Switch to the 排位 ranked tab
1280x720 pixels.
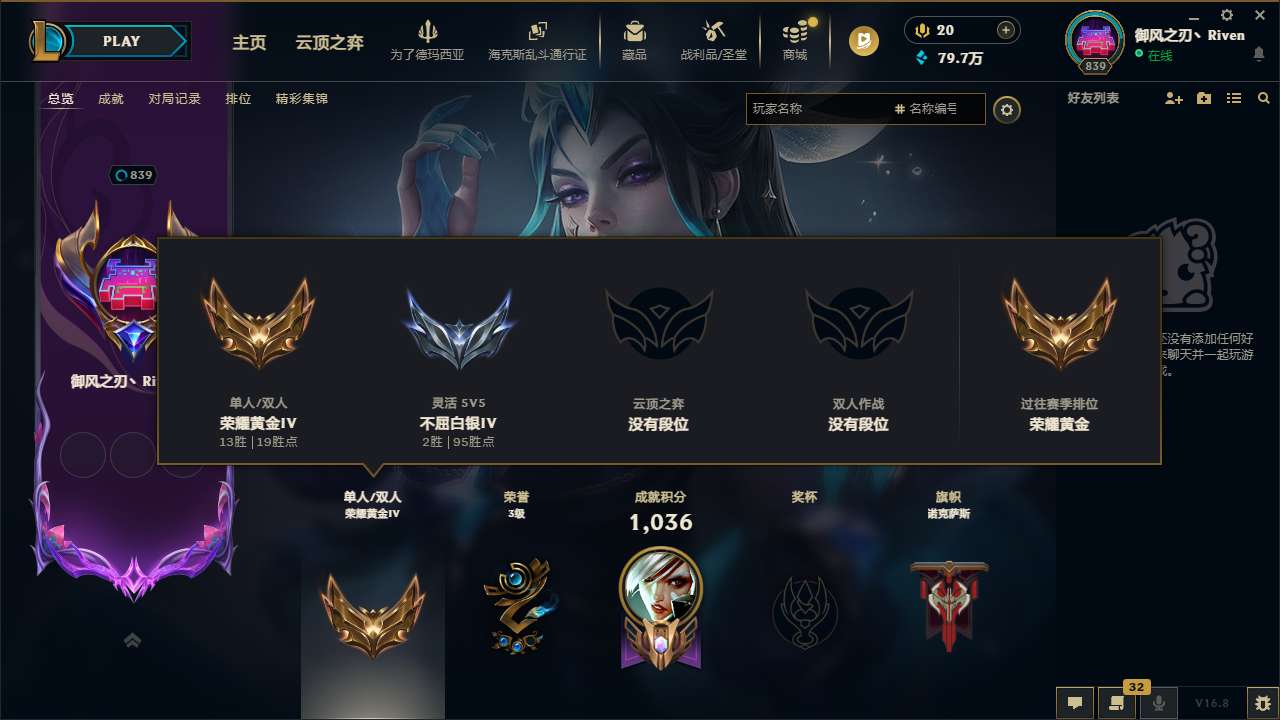click(x=239, y=99)
